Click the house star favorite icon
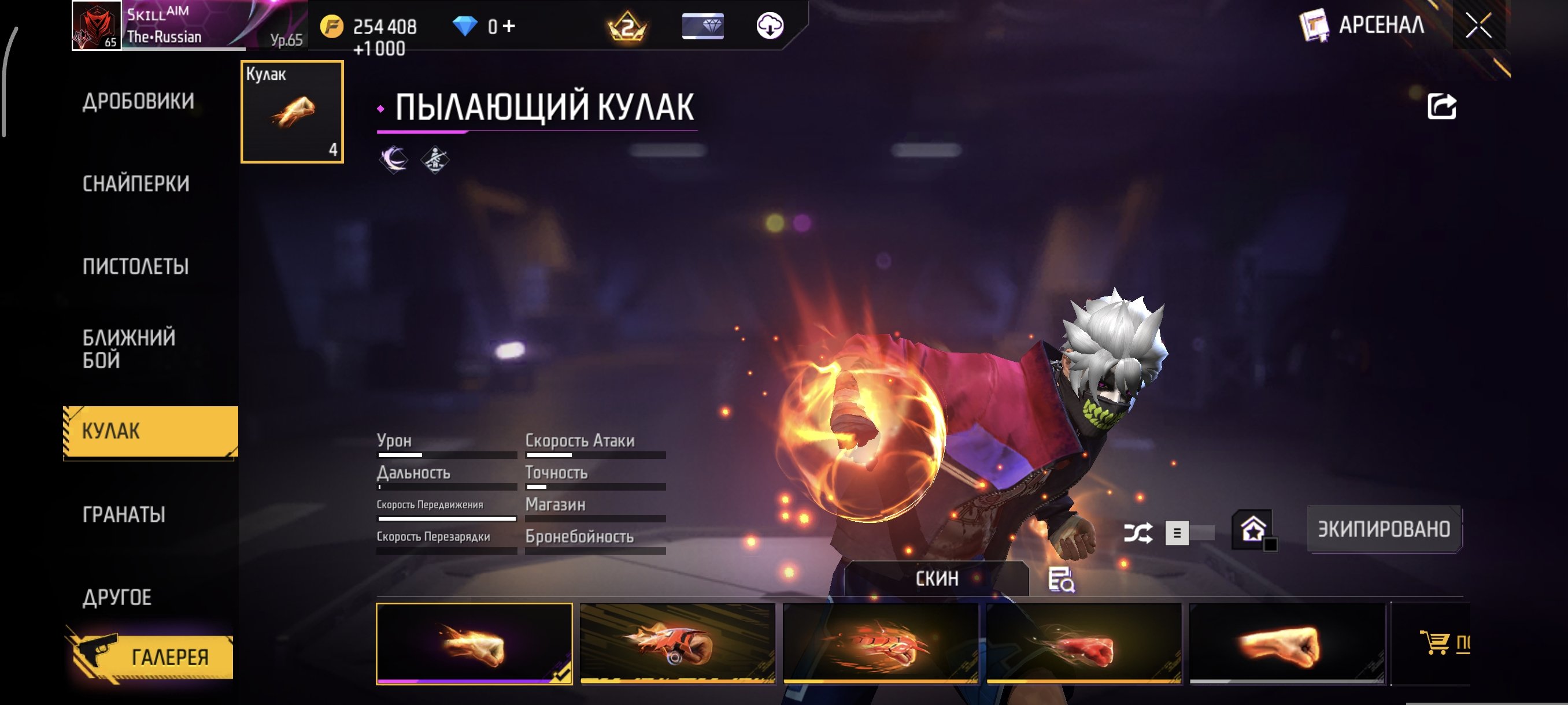 coord(1253,529)
